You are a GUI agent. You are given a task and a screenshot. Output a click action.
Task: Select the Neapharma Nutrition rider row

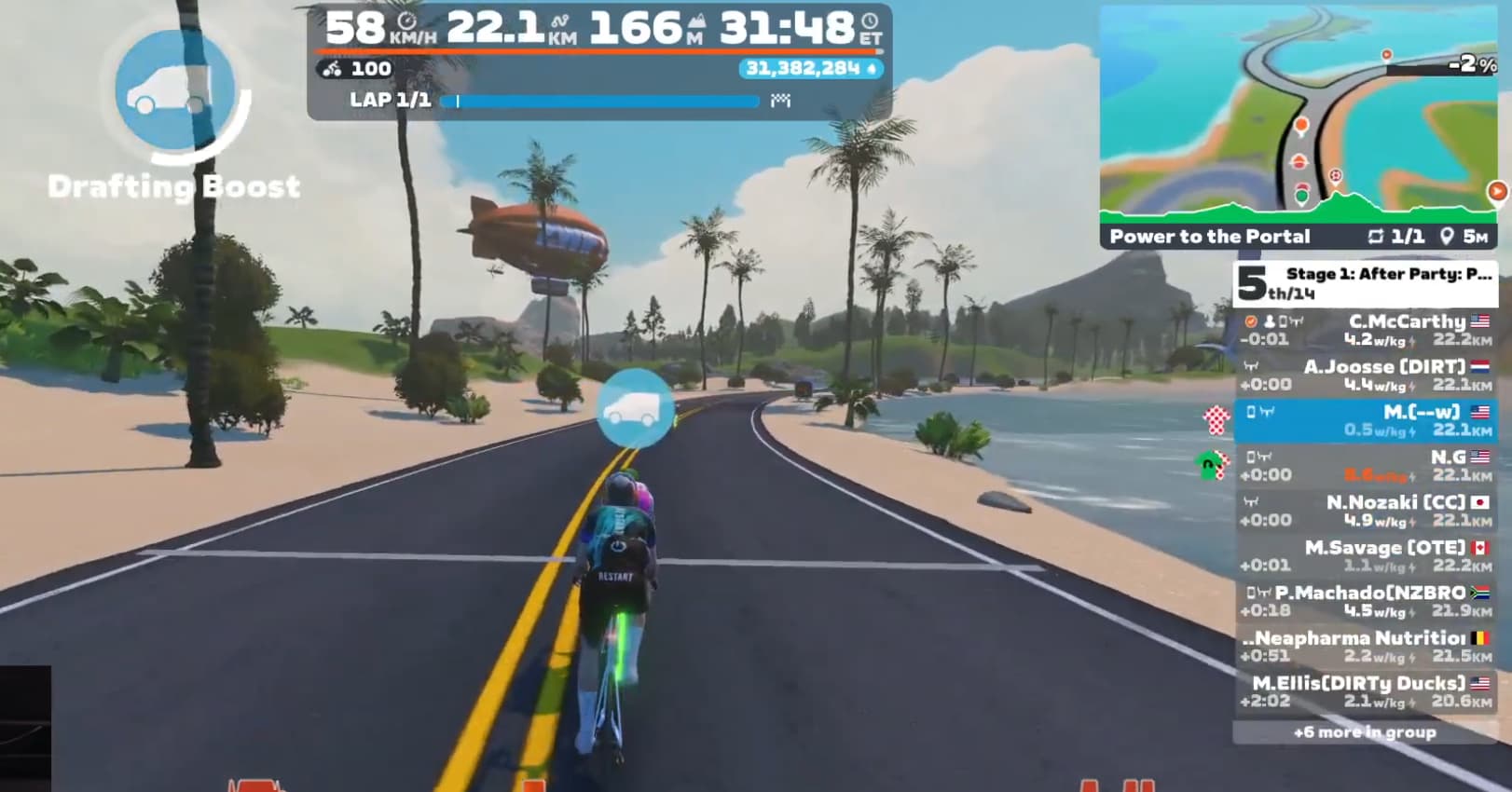coord(1367,647)
